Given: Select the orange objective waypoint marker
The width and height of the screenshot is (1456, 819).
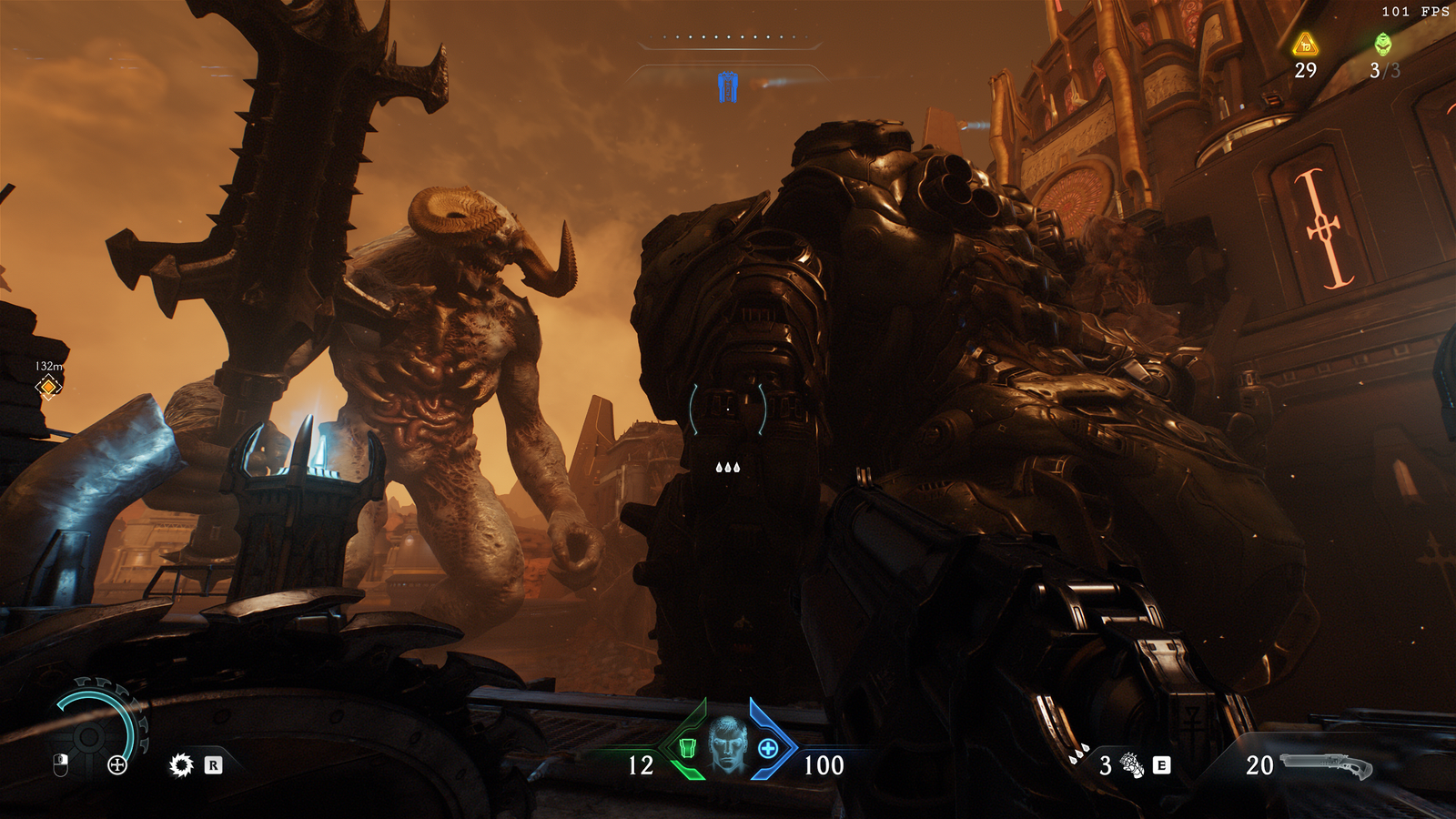Looking at the screenshot, I should 48,388.
